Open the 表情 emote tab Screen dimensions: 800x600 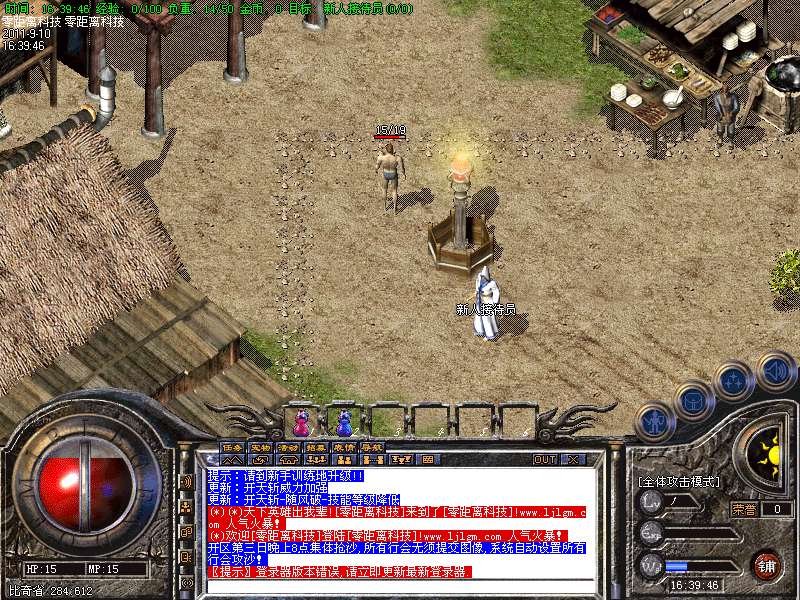(x=344, y=447)
